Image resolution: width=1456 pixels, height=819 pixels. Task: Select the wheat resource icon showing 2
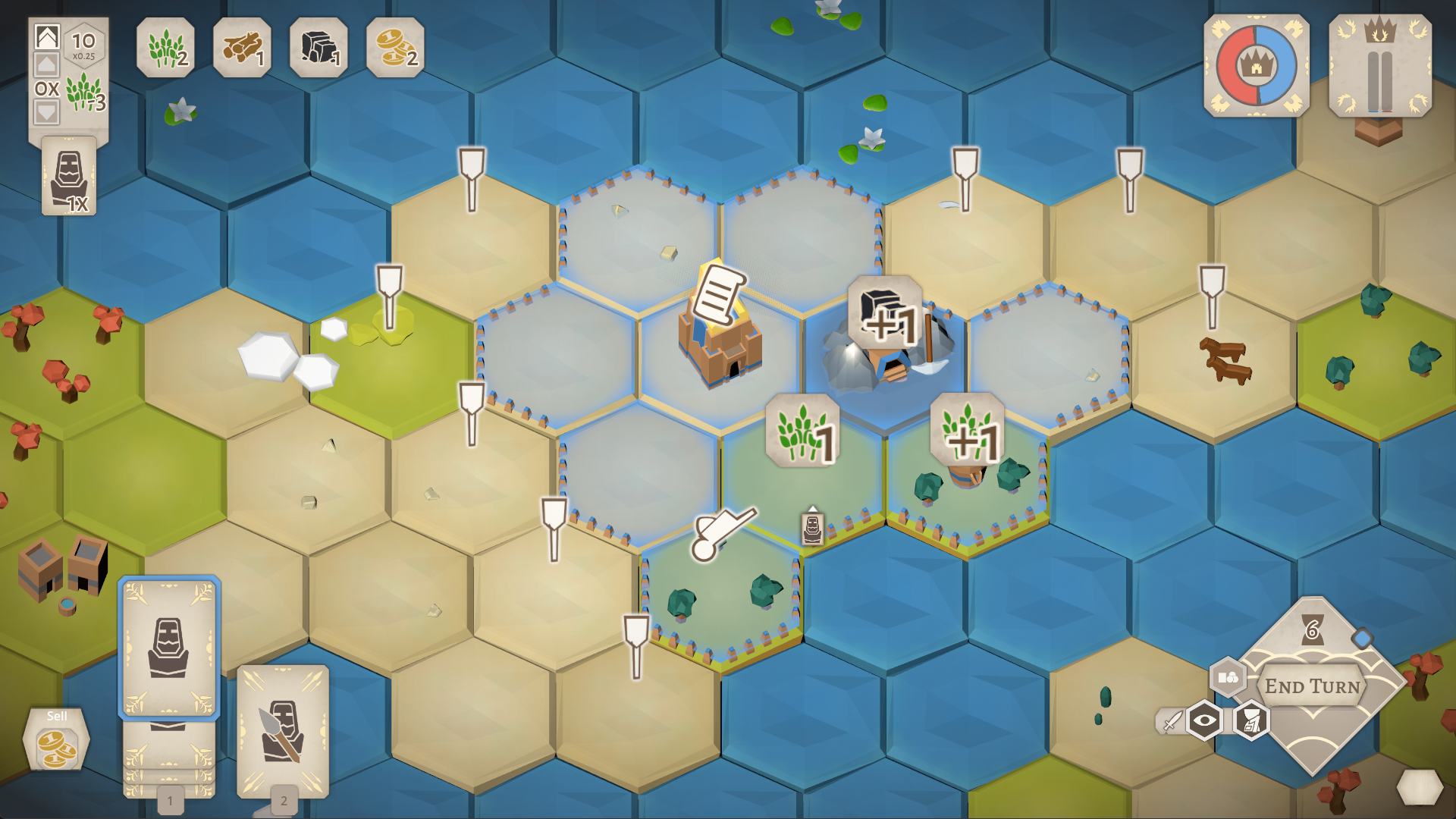pos(165,49)
